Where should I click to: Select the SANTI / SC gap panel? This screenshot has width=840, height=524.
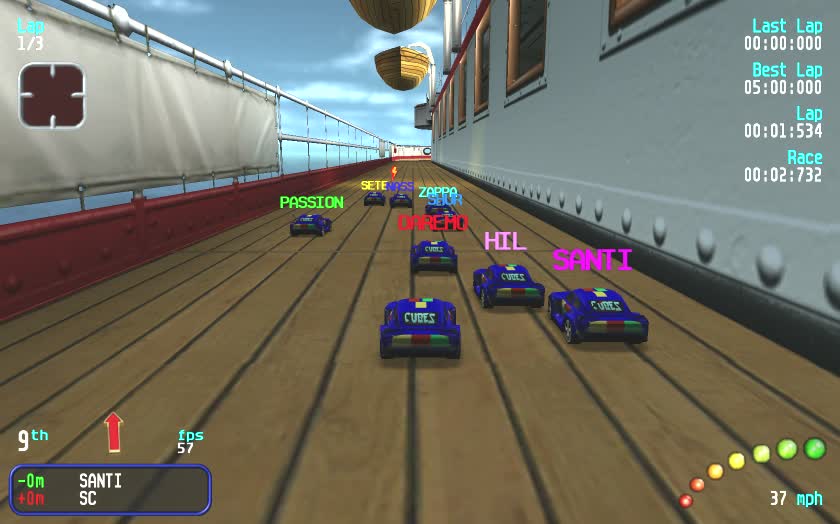110,489
